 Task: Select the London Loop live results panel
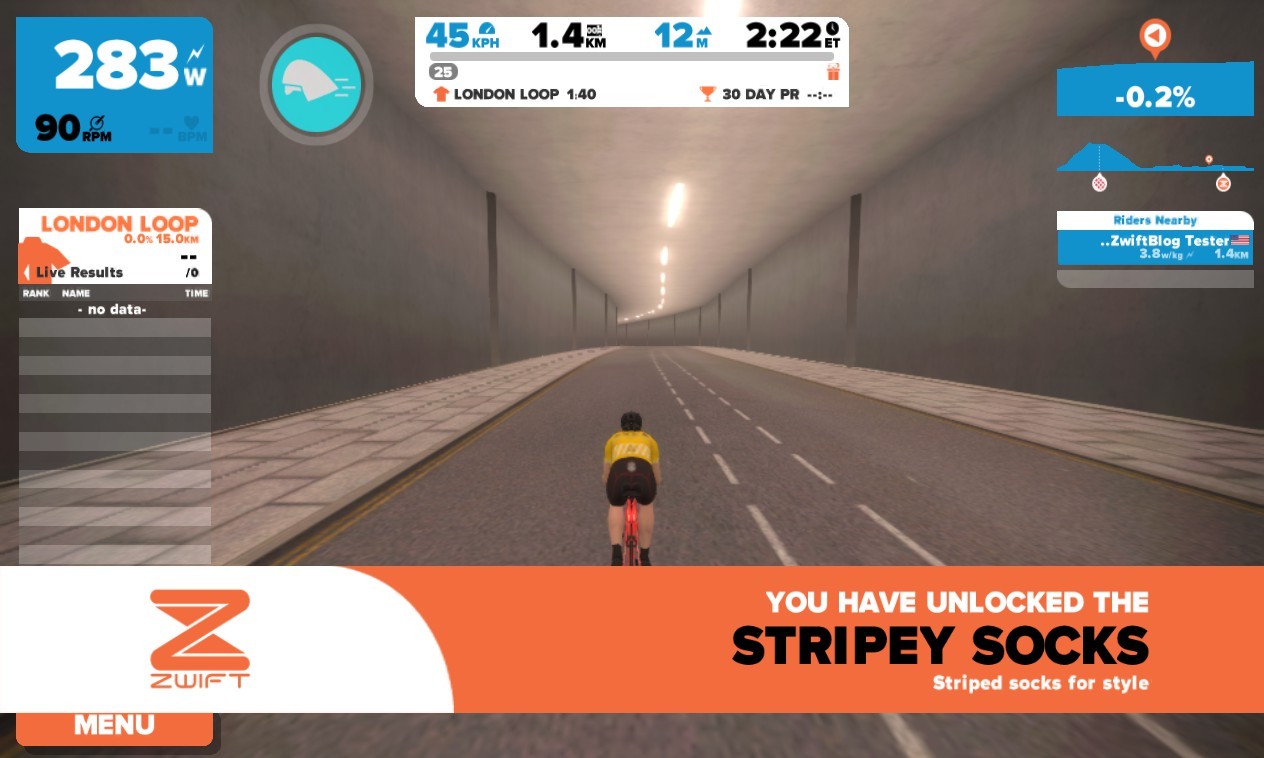point(115,246)
